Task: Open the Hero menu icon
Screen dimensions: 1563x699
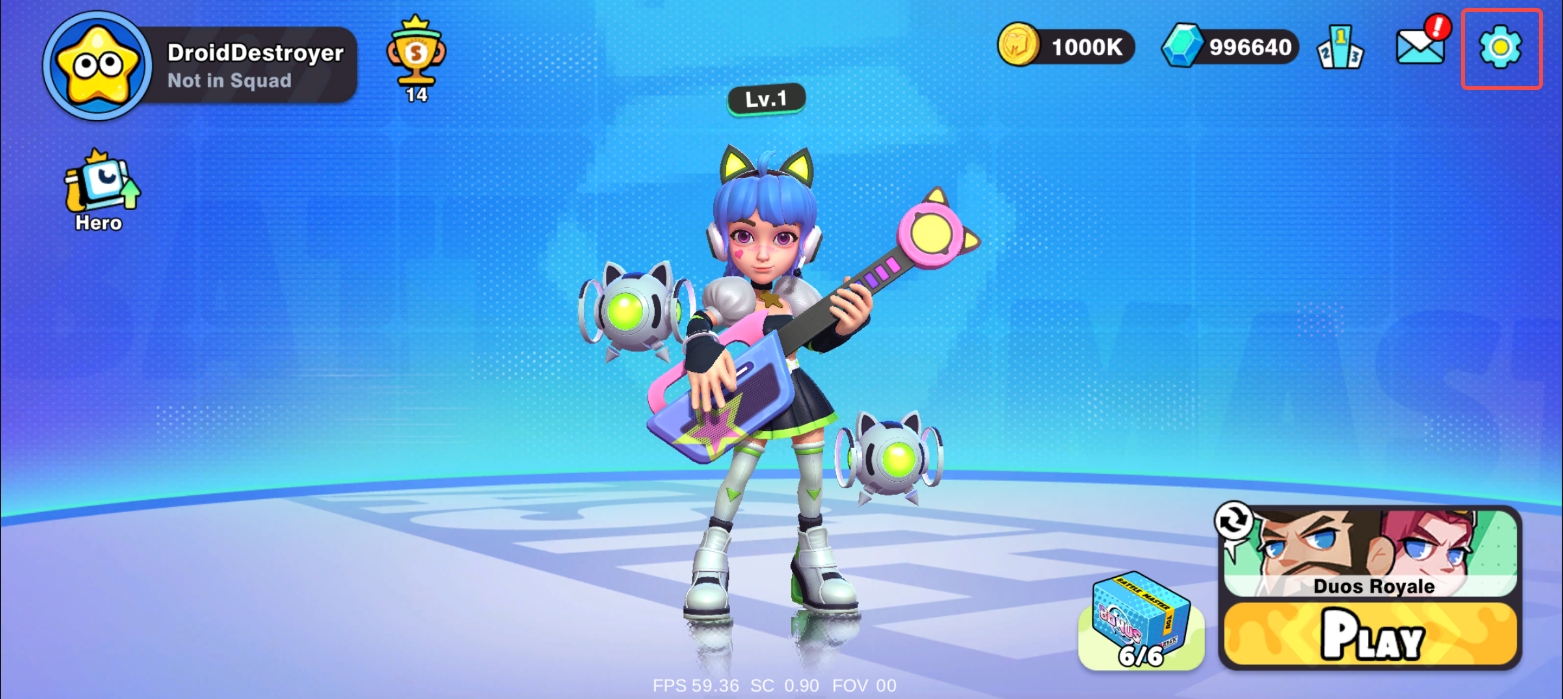Action: pos(100,190)
